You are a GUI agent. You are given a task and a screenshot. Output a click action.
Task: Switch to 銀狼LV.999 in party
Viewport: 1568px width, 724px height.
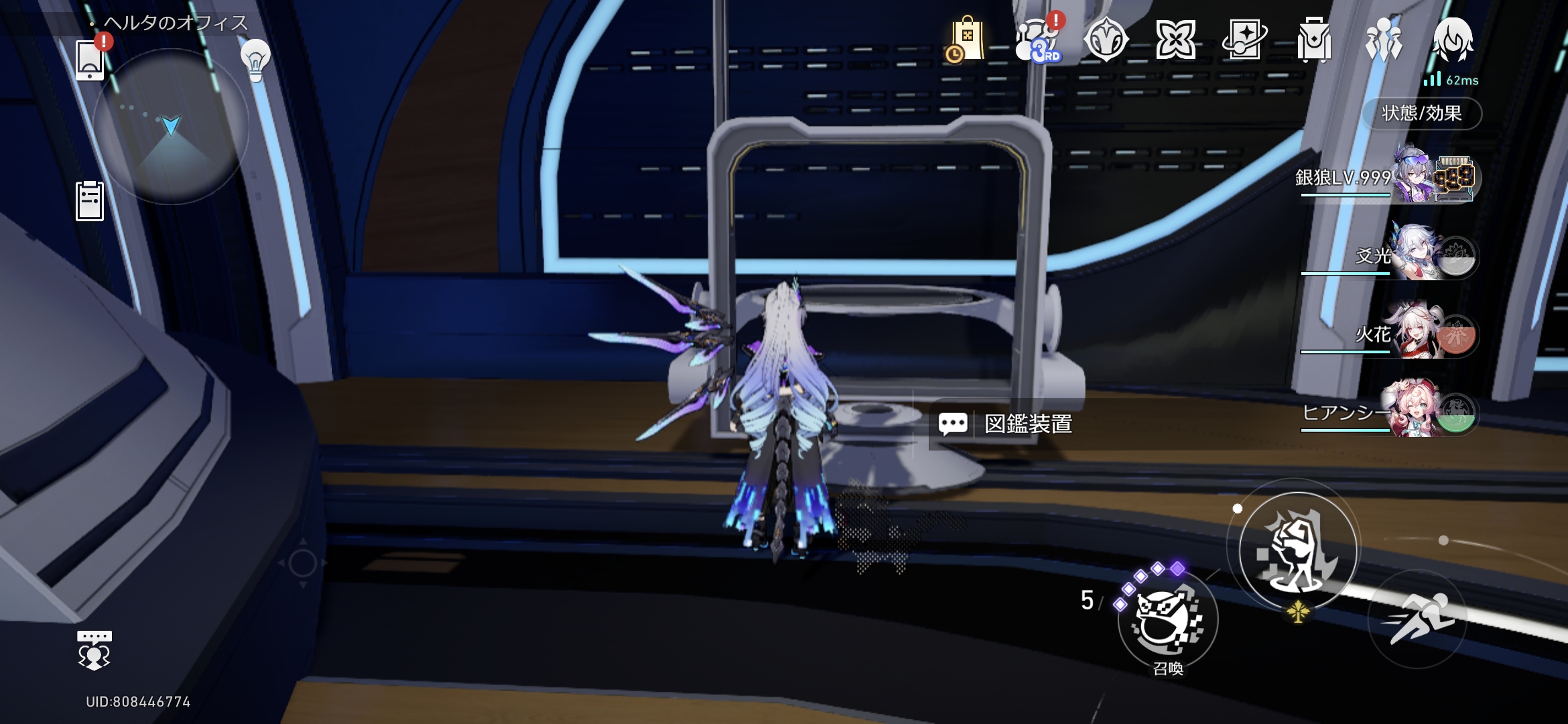coord(1414,178)
